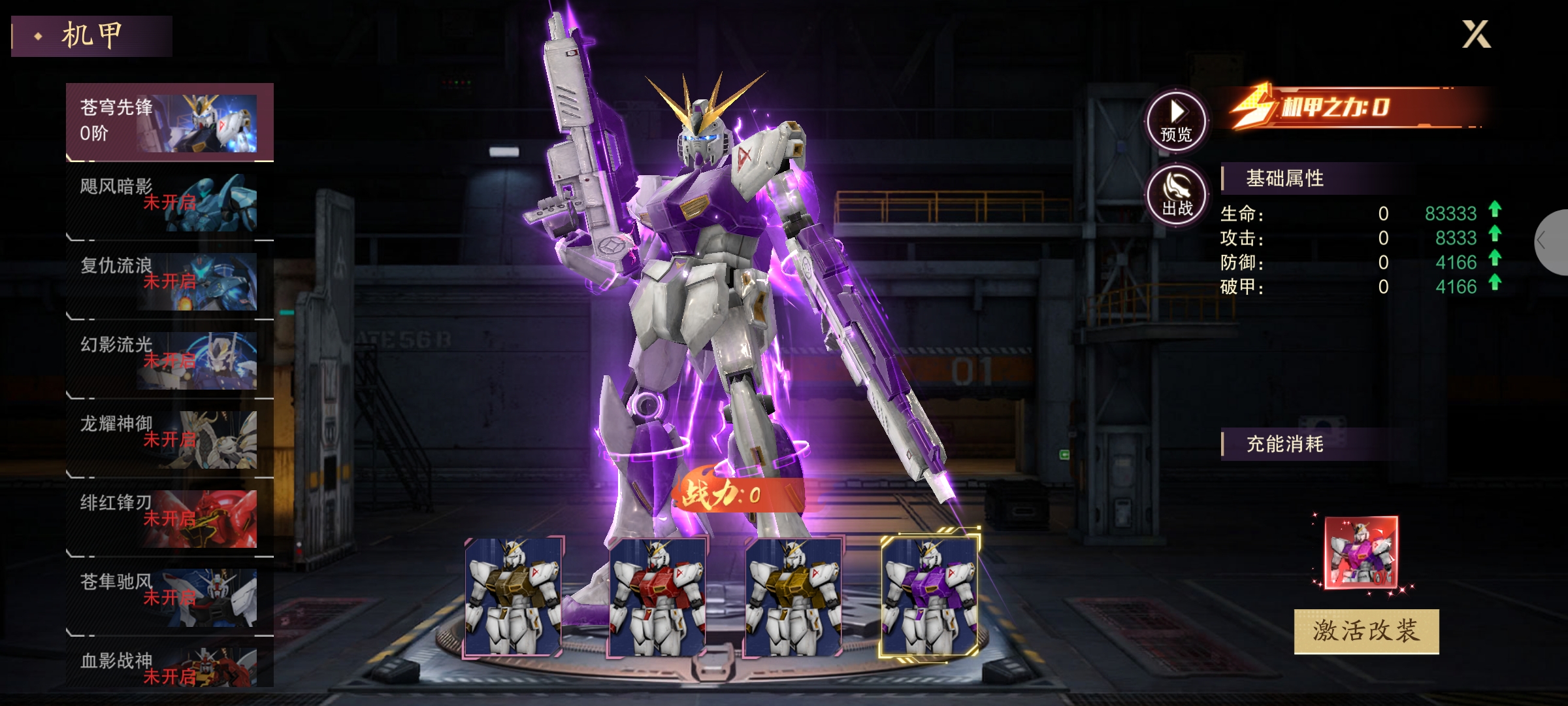Activate the 激活改装 button
Image resolution: width=1568 pixels, height=706 pixels.
pyautogui.click(x=1366, y=631)
